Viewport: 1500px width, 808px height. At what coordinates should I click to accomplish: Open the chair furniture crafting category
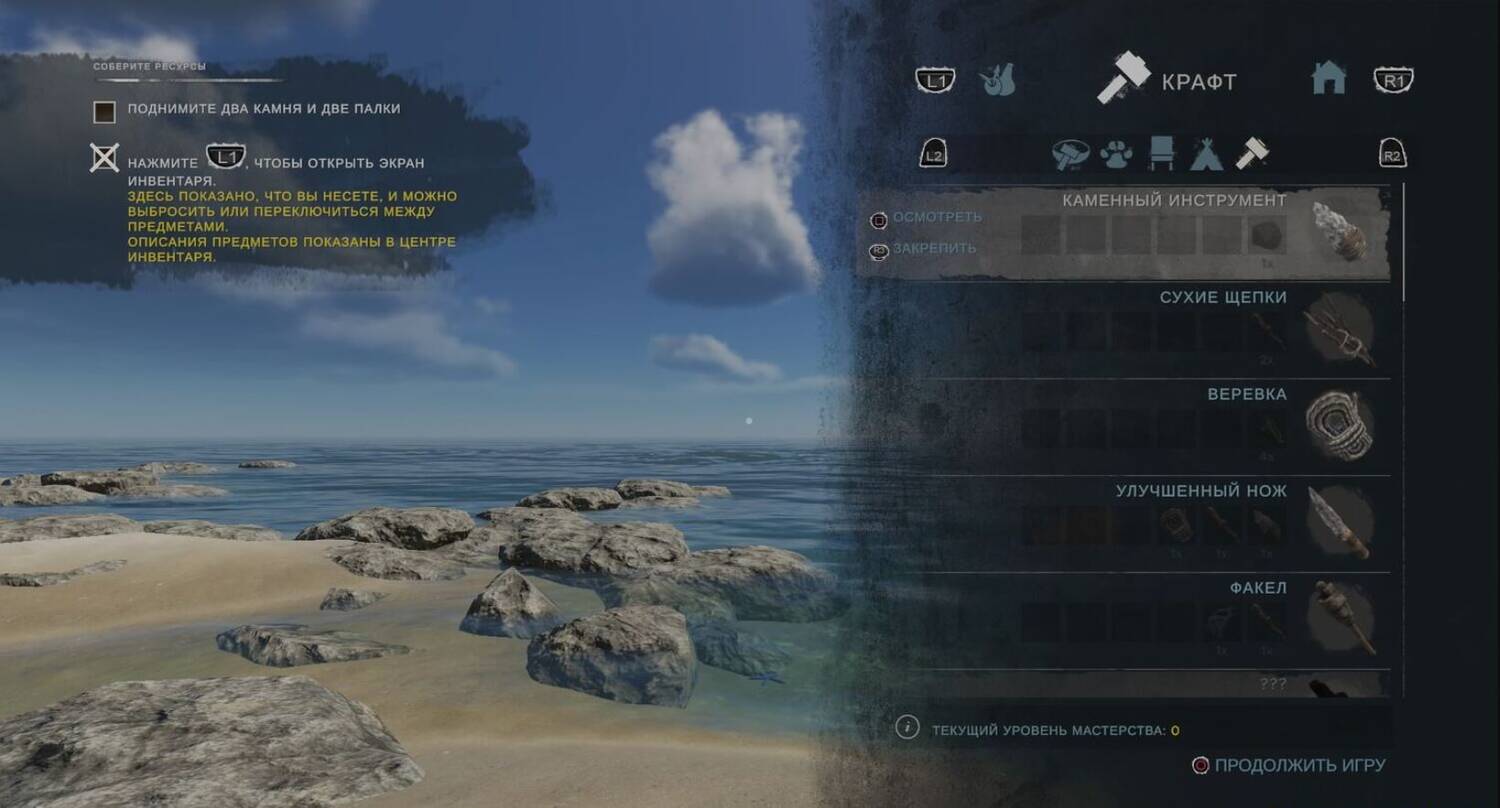tap(1162, 154)
